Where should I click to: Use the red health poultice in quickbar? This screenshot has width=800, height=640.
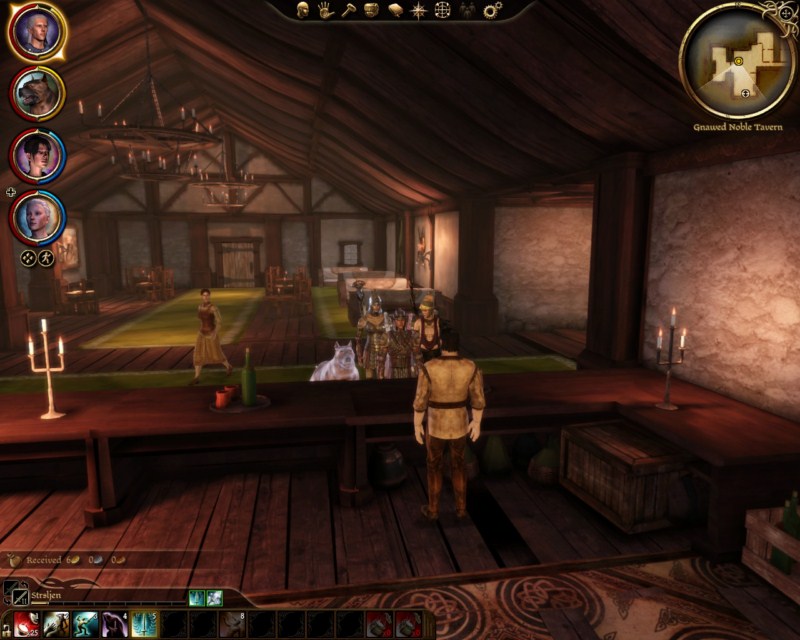25,624
